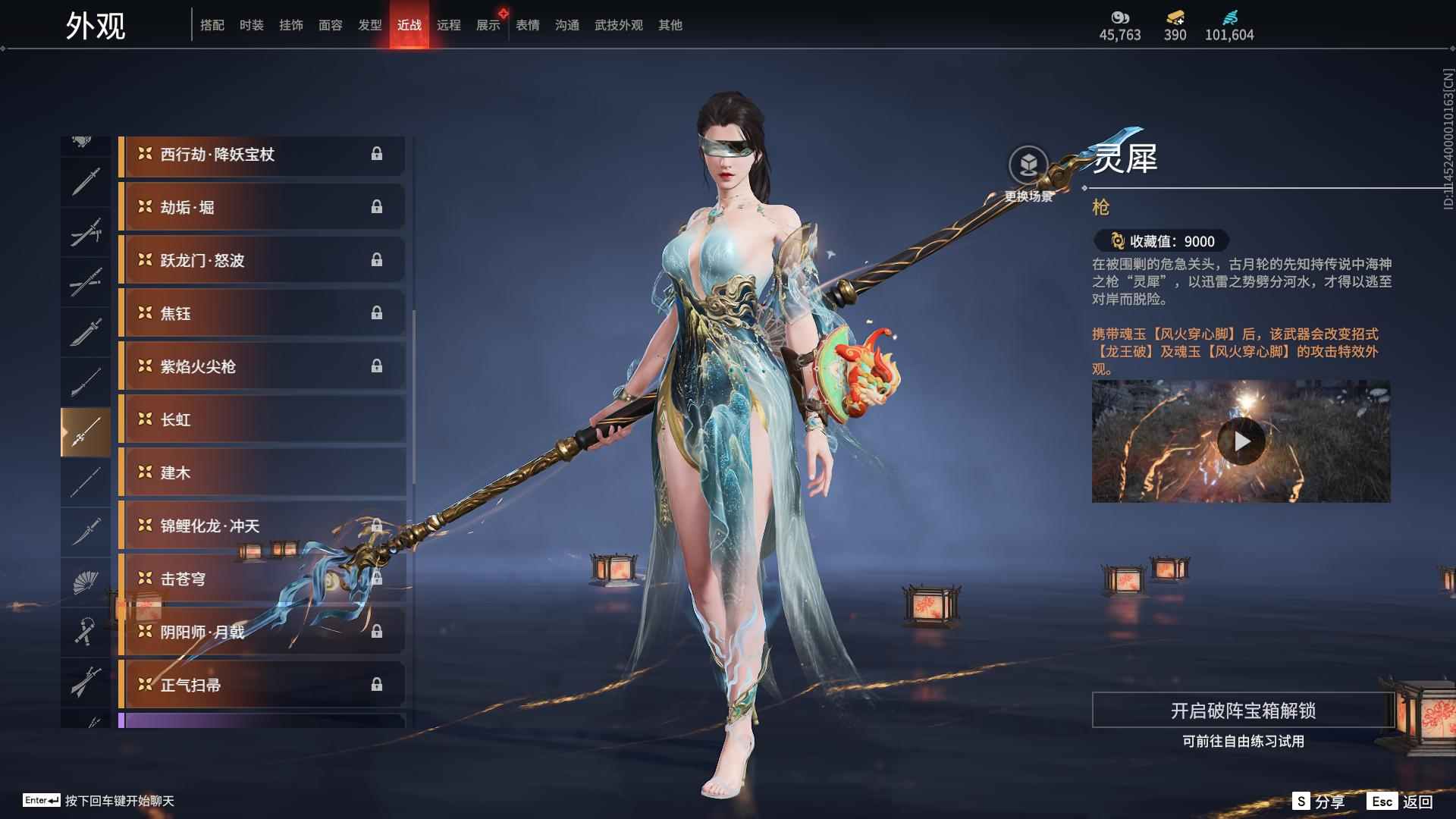Switch to the 远程 weapons tab

click(x=448, y=25)
